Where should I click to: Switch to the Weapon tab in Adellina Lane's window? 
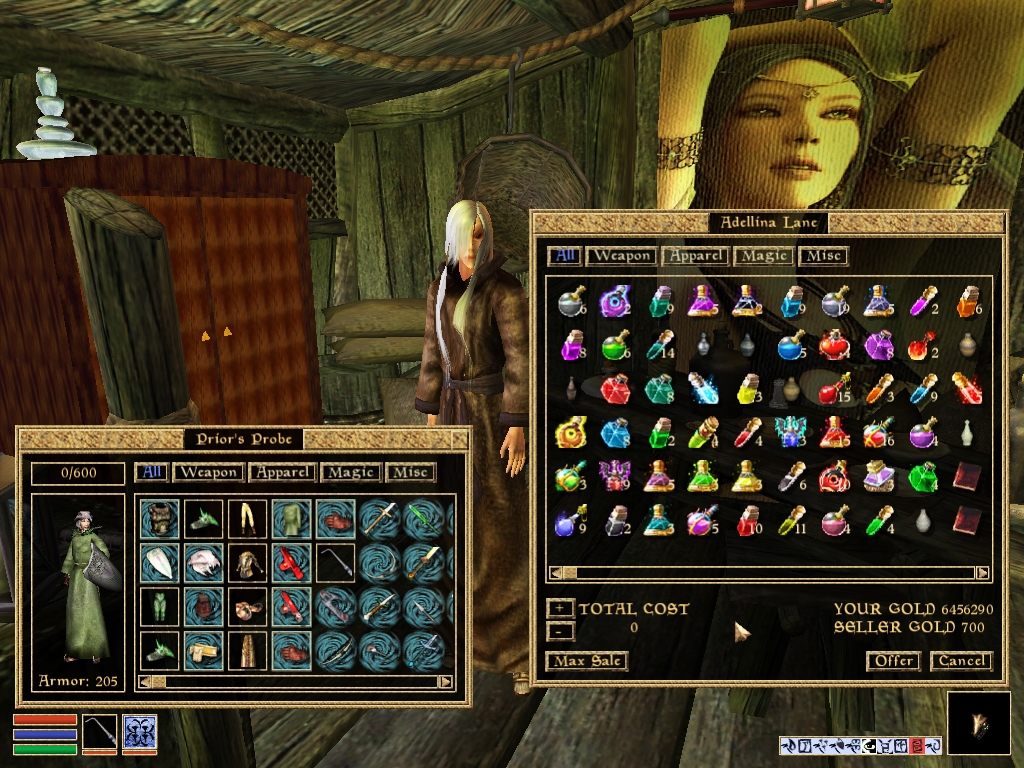tap(621, 256)
